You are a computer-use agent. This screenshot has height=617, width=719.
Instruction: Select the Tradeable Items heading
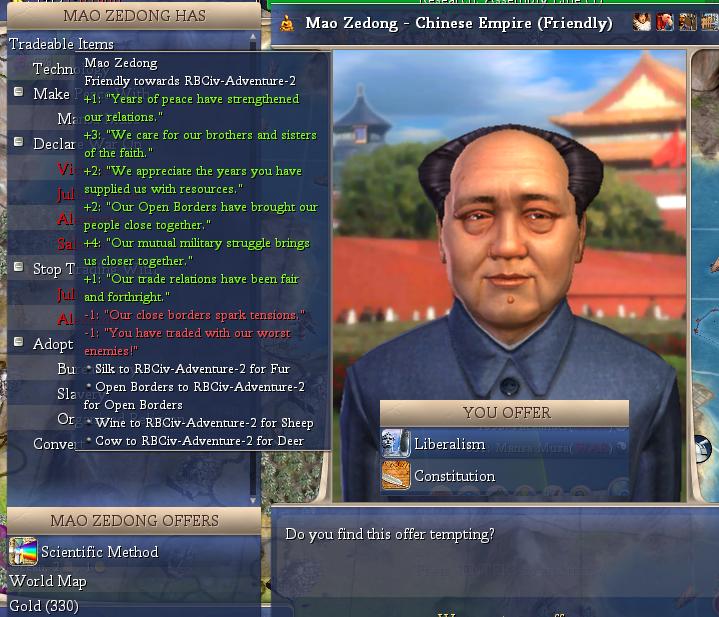(61, 44)
